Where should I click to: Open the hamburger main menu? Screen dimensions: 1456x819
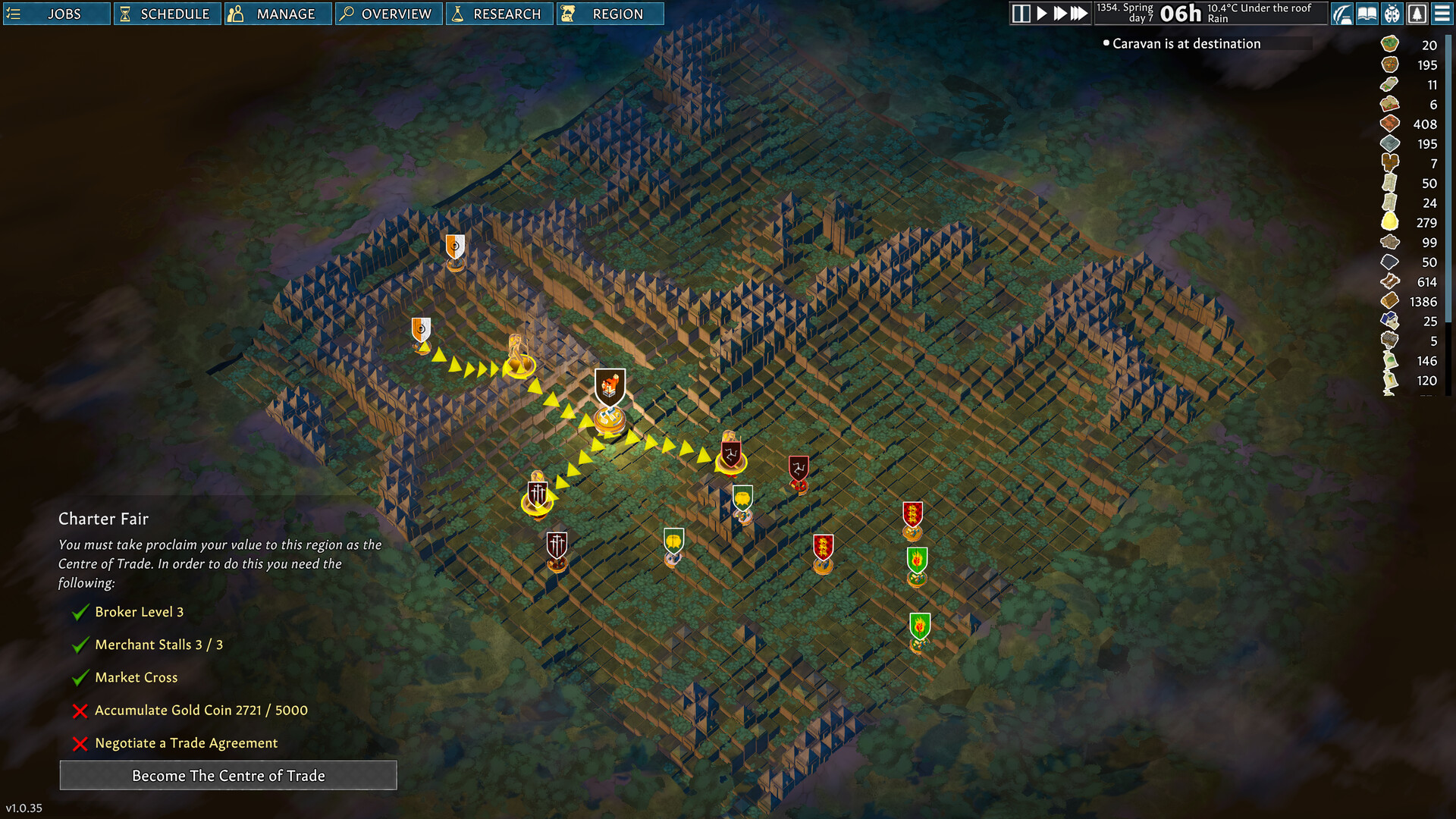tap(1442, 14)
